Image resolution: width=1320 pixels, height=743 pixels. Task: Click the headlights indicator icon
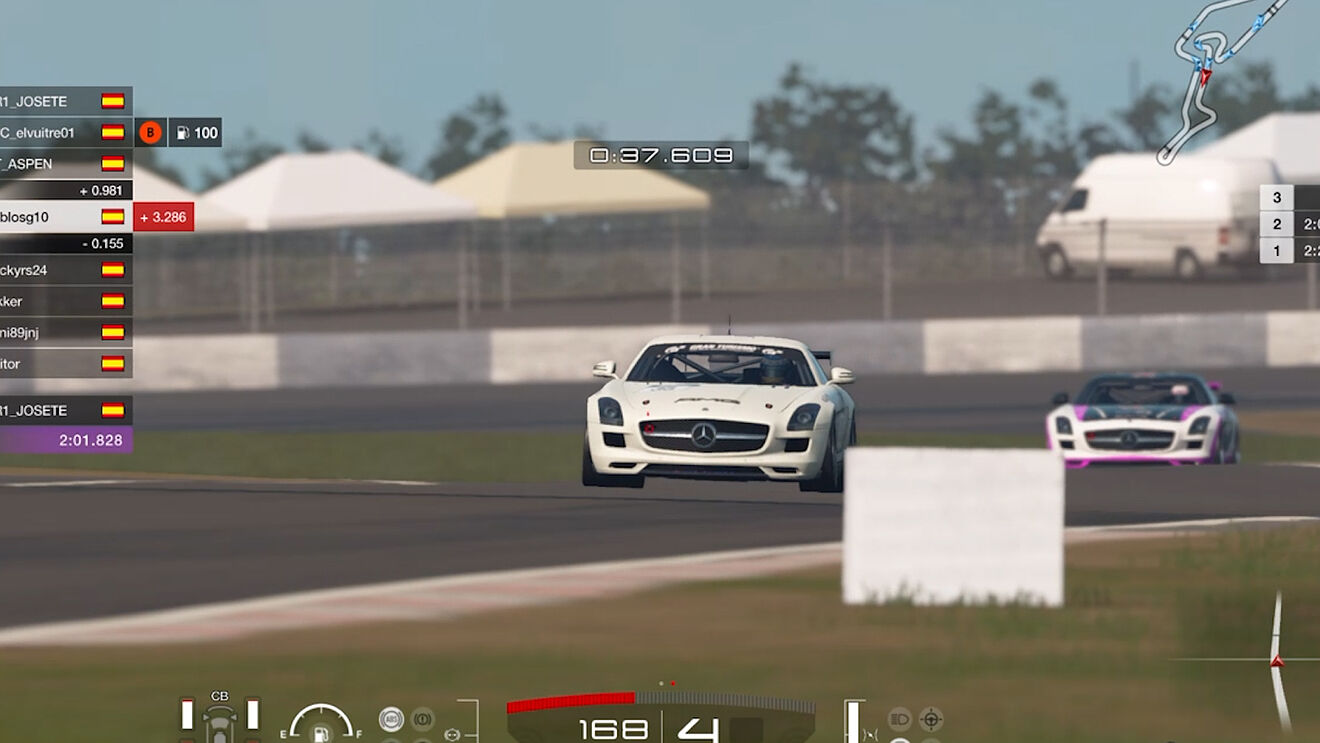[x=900, y=719]
